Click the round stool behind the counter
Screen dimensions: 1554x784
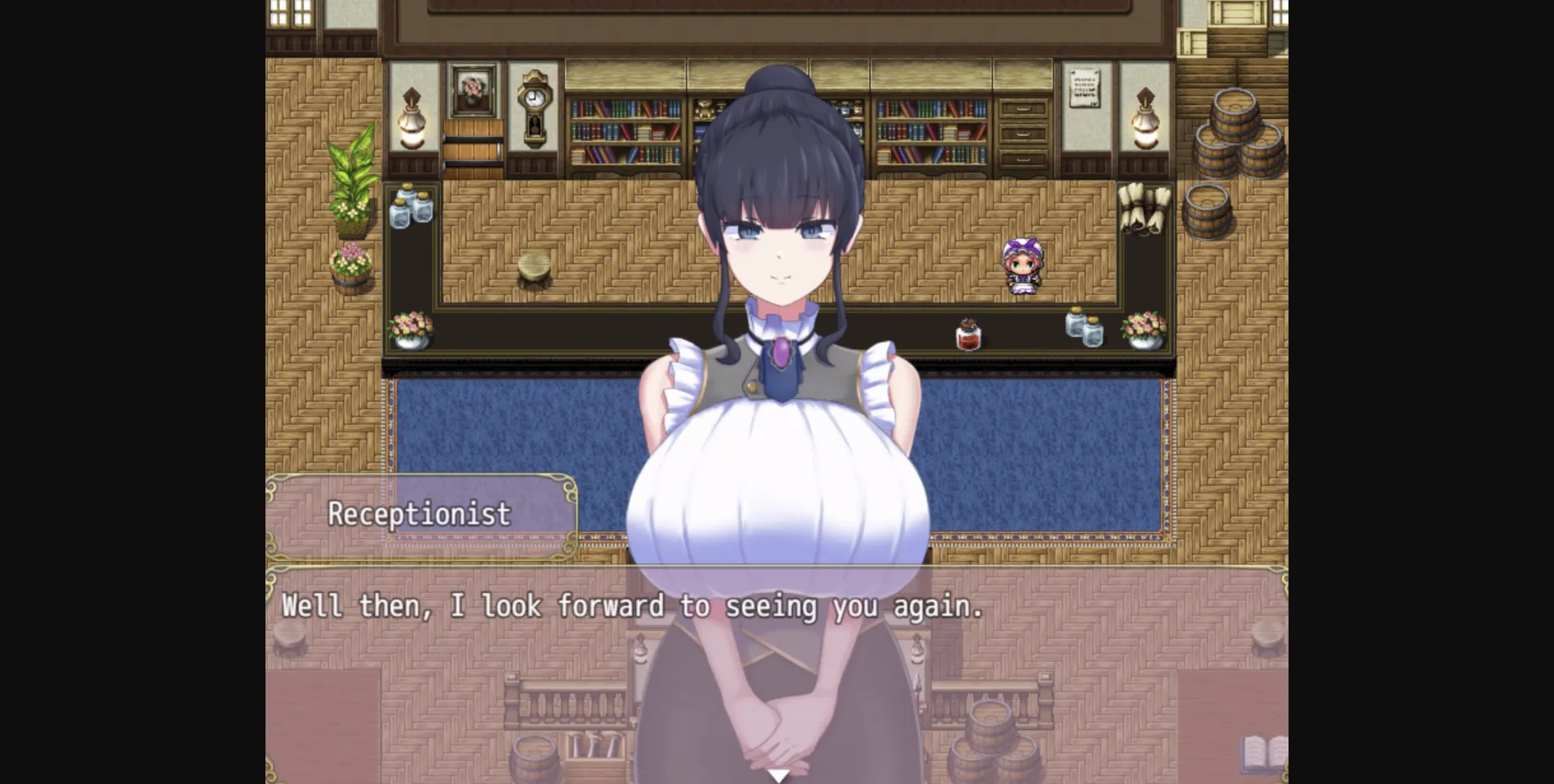tap(534, 267)
